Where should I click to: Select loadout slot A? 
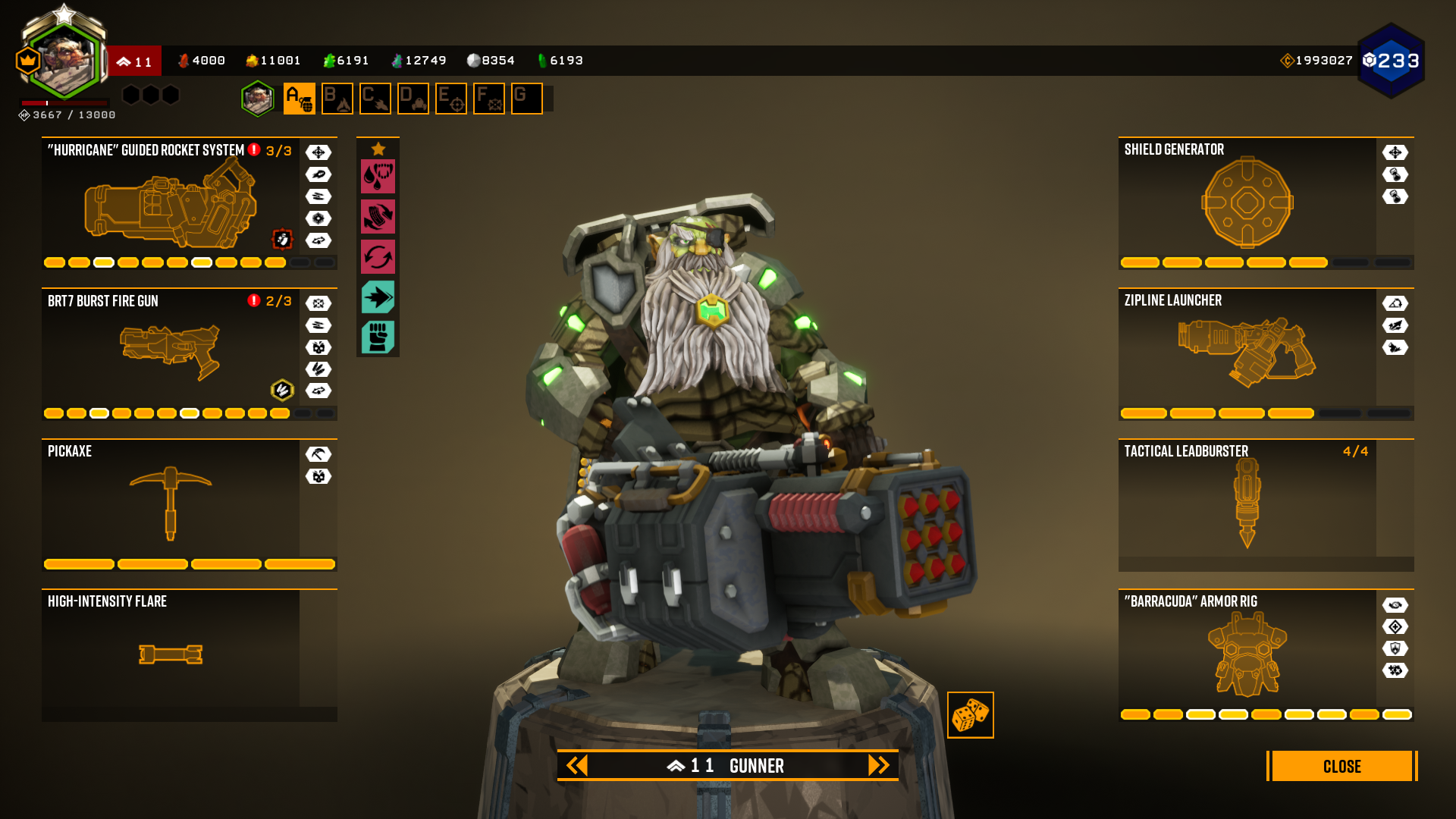click(300, 99)
